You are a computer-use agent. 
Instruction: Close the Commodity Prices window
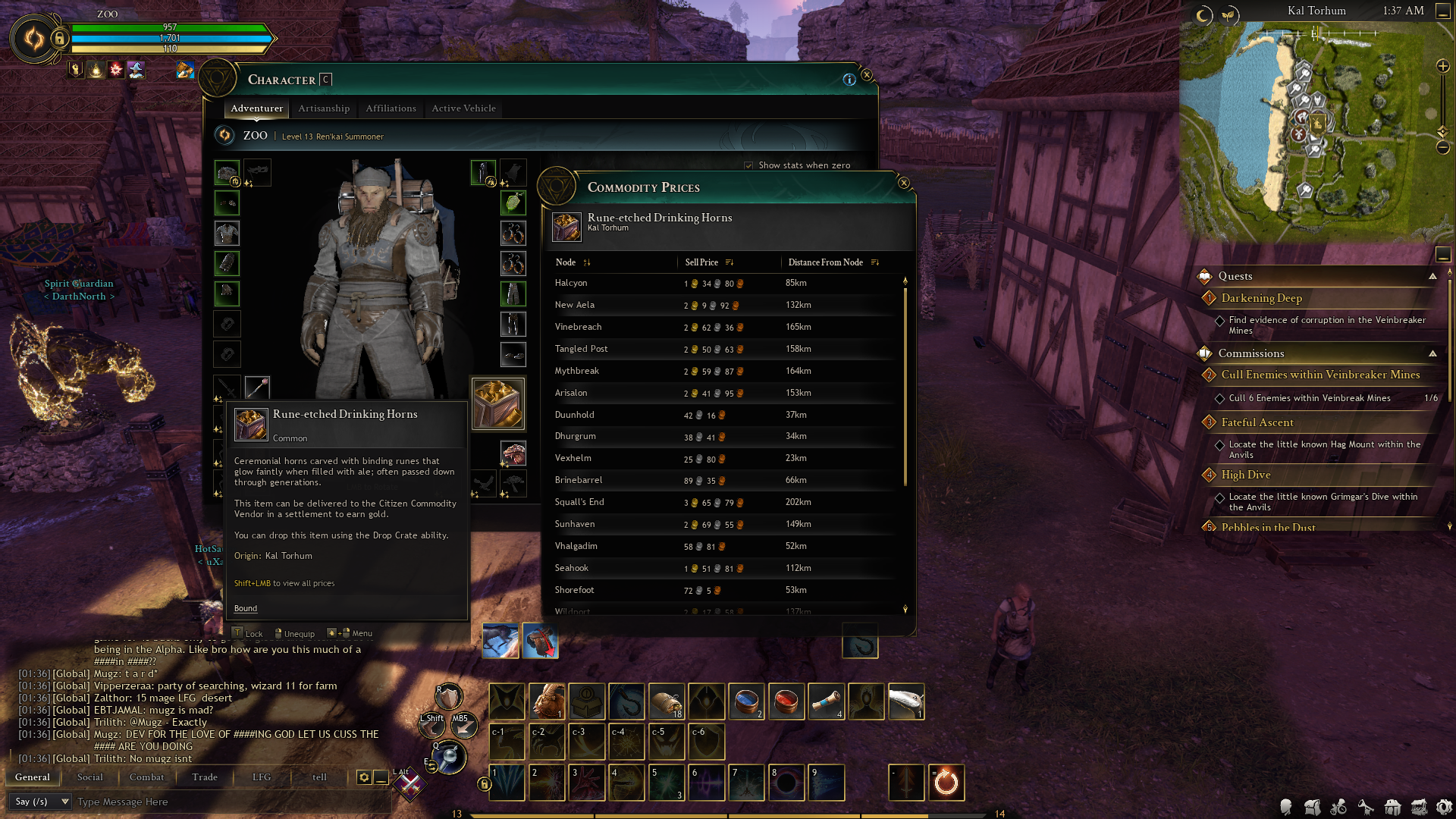tap(903, 183)
